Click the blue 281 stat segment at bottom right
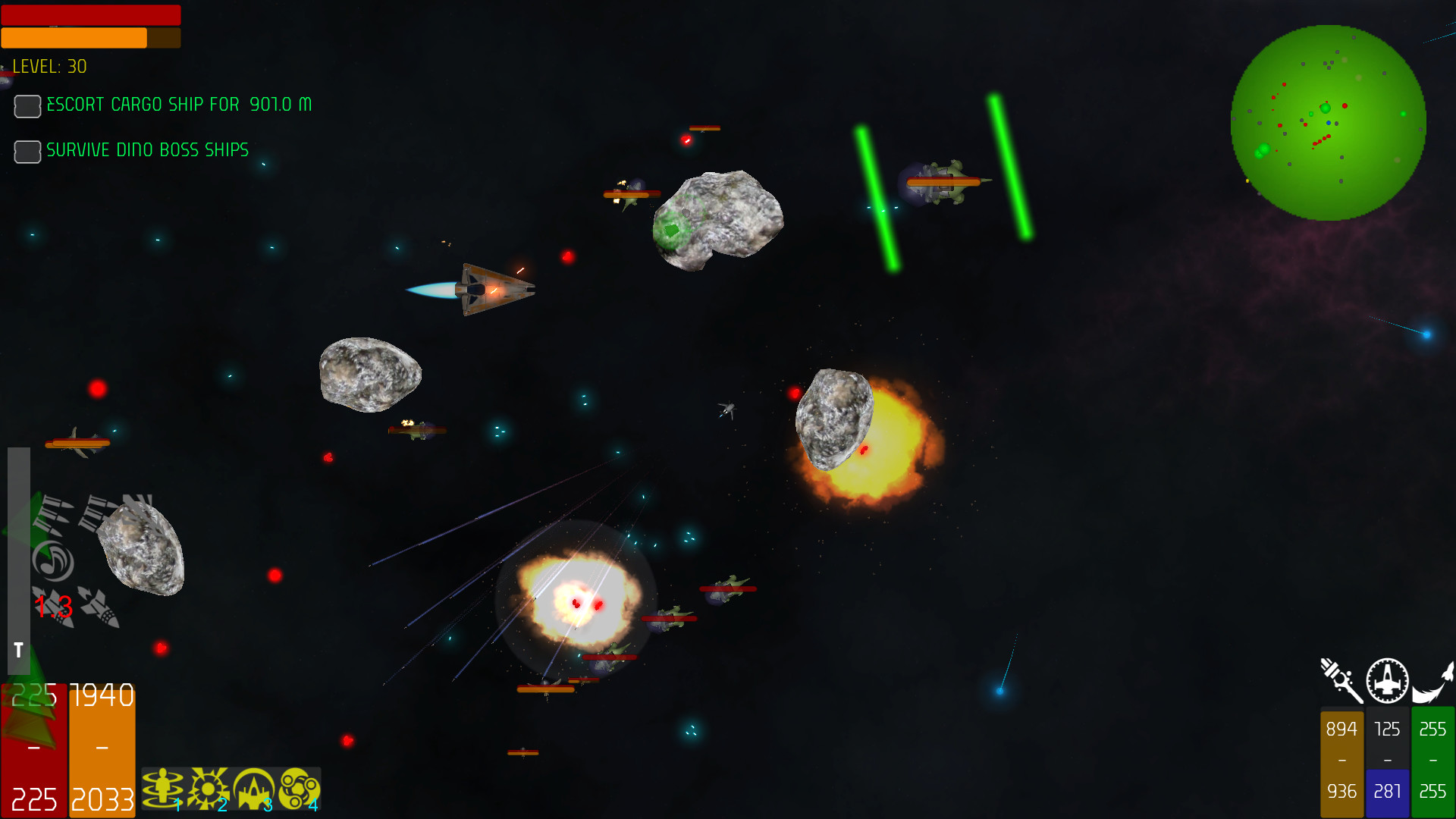This screenshot has width=1456, height=819. (1387, 792)
